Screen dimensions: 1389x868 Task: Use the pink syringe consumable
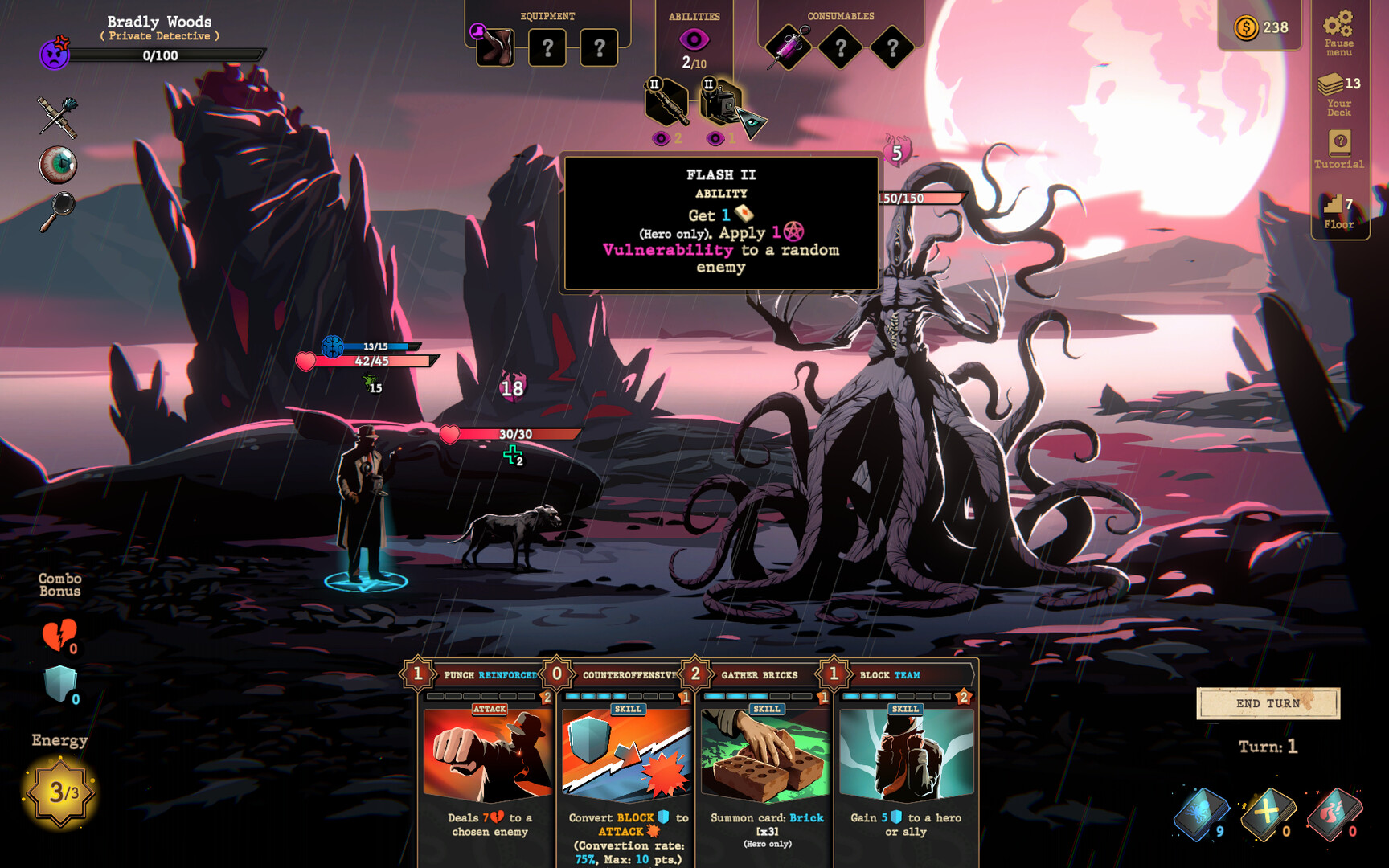point(789,48)
